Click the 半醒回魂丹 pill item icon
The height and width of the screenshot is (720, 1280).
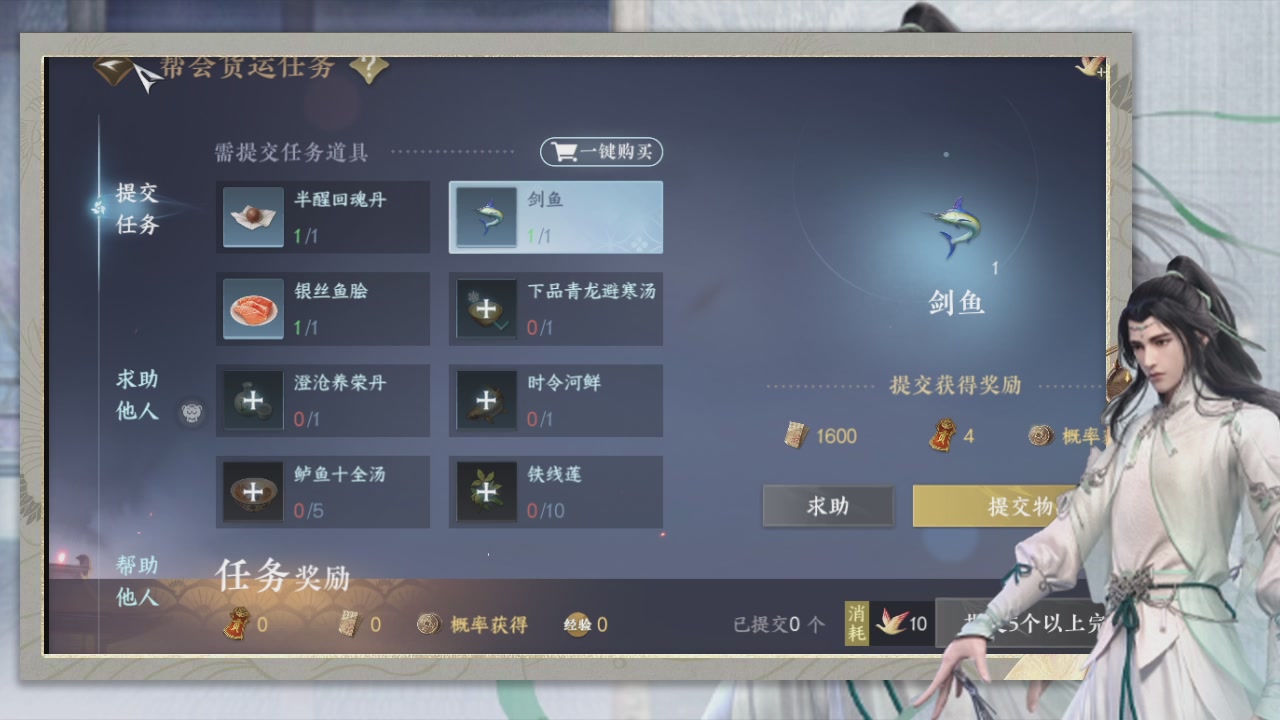253,217
